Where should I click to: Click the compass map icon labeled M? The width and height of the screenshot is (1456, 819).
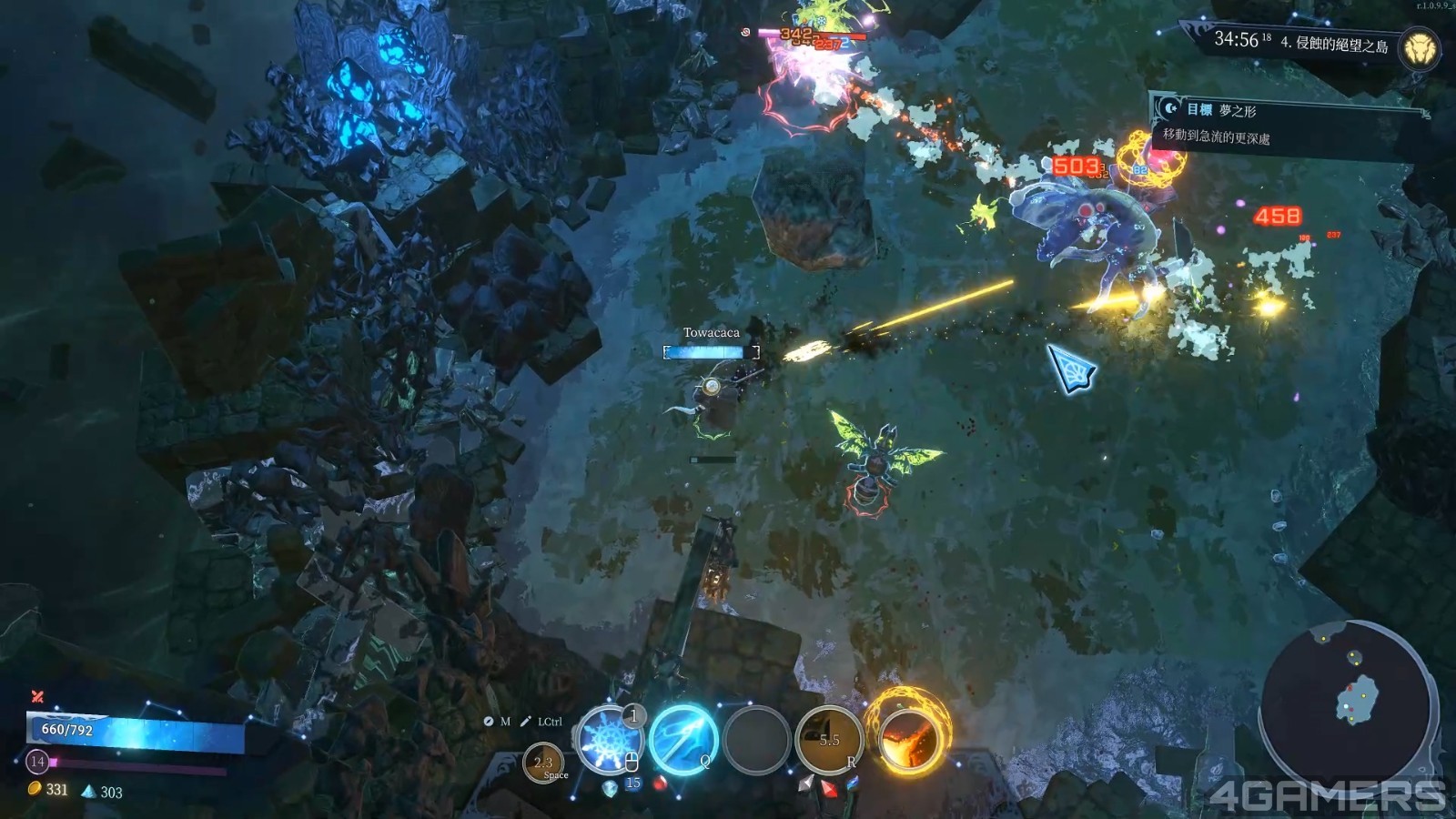489,722
